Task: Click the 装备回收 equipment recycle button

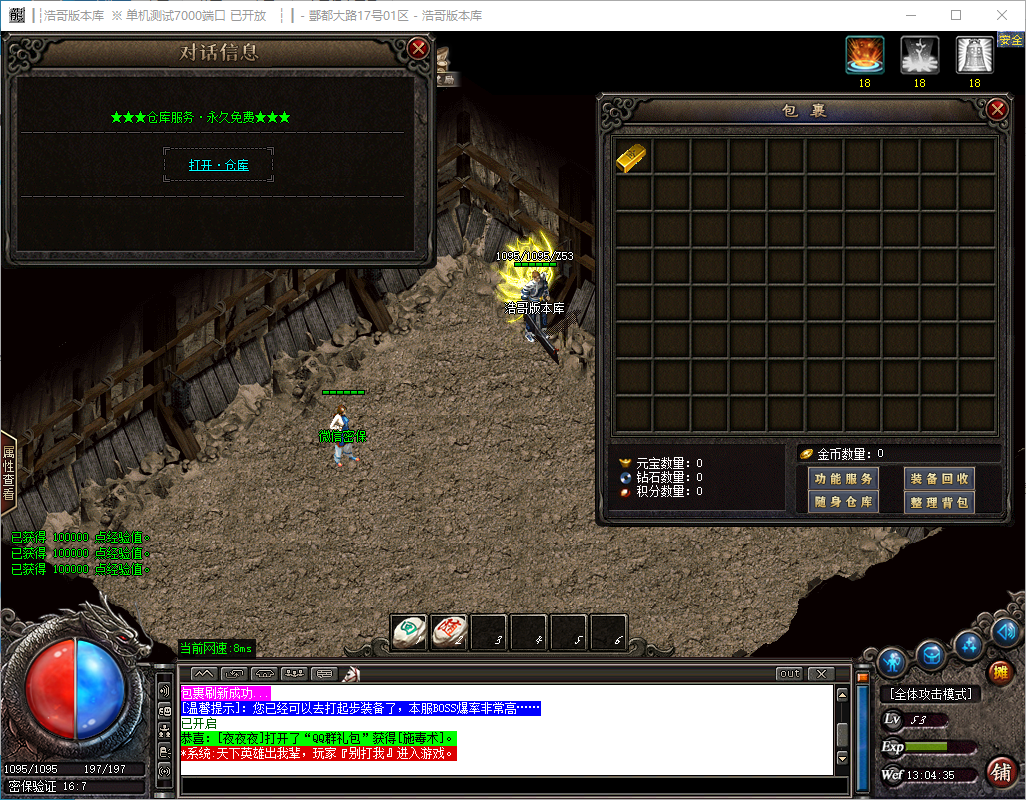Action: click(939, 479)
